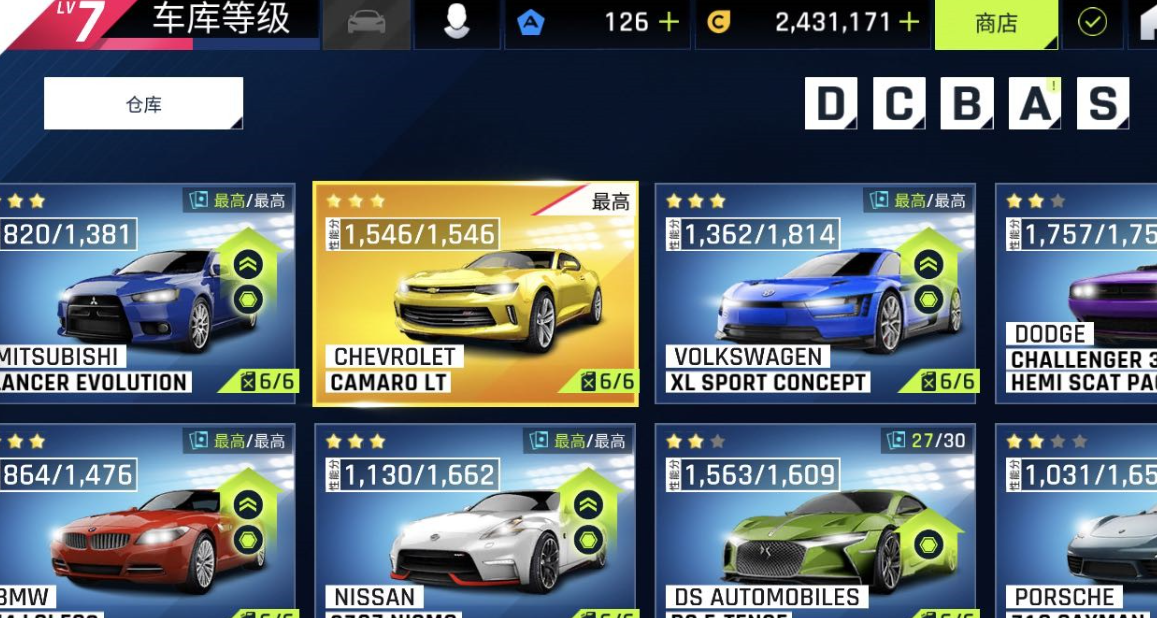
Task: Choose the Mitsubishi Lancer Evolution card
Action: [x=145, y=294]
